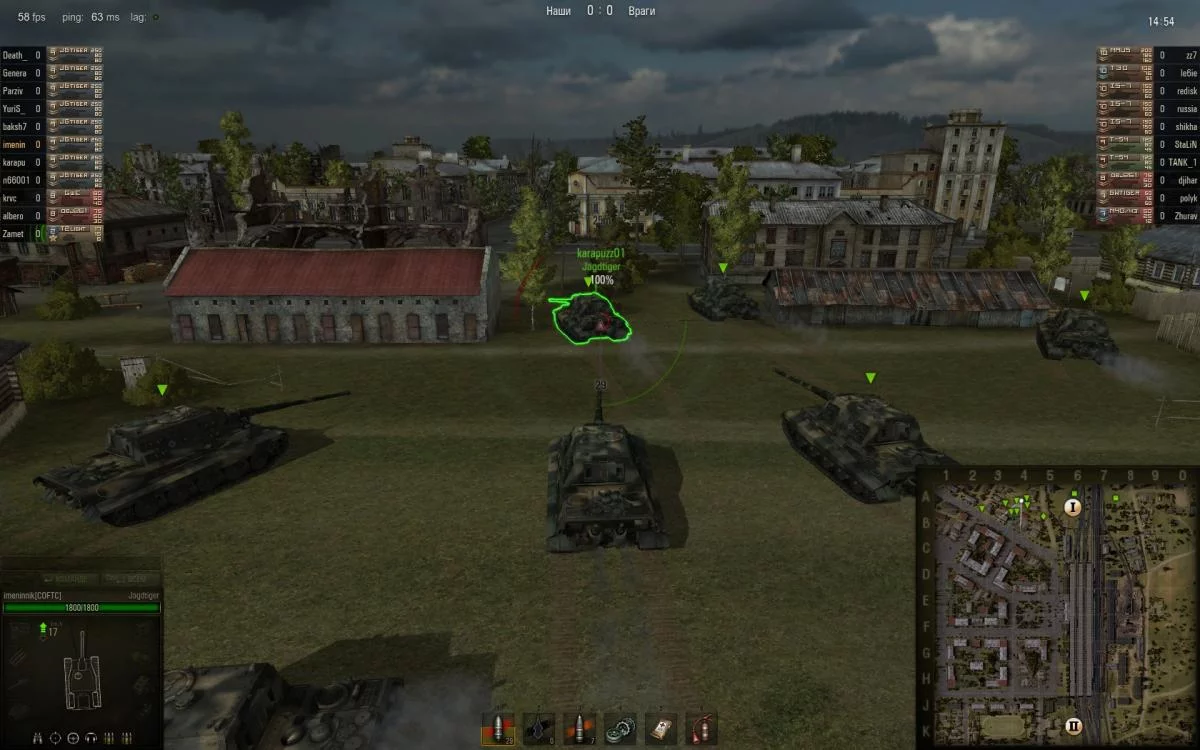1200x750 pixels.
Task: Click base marker II on the minimap
Action: point(1073,726)
